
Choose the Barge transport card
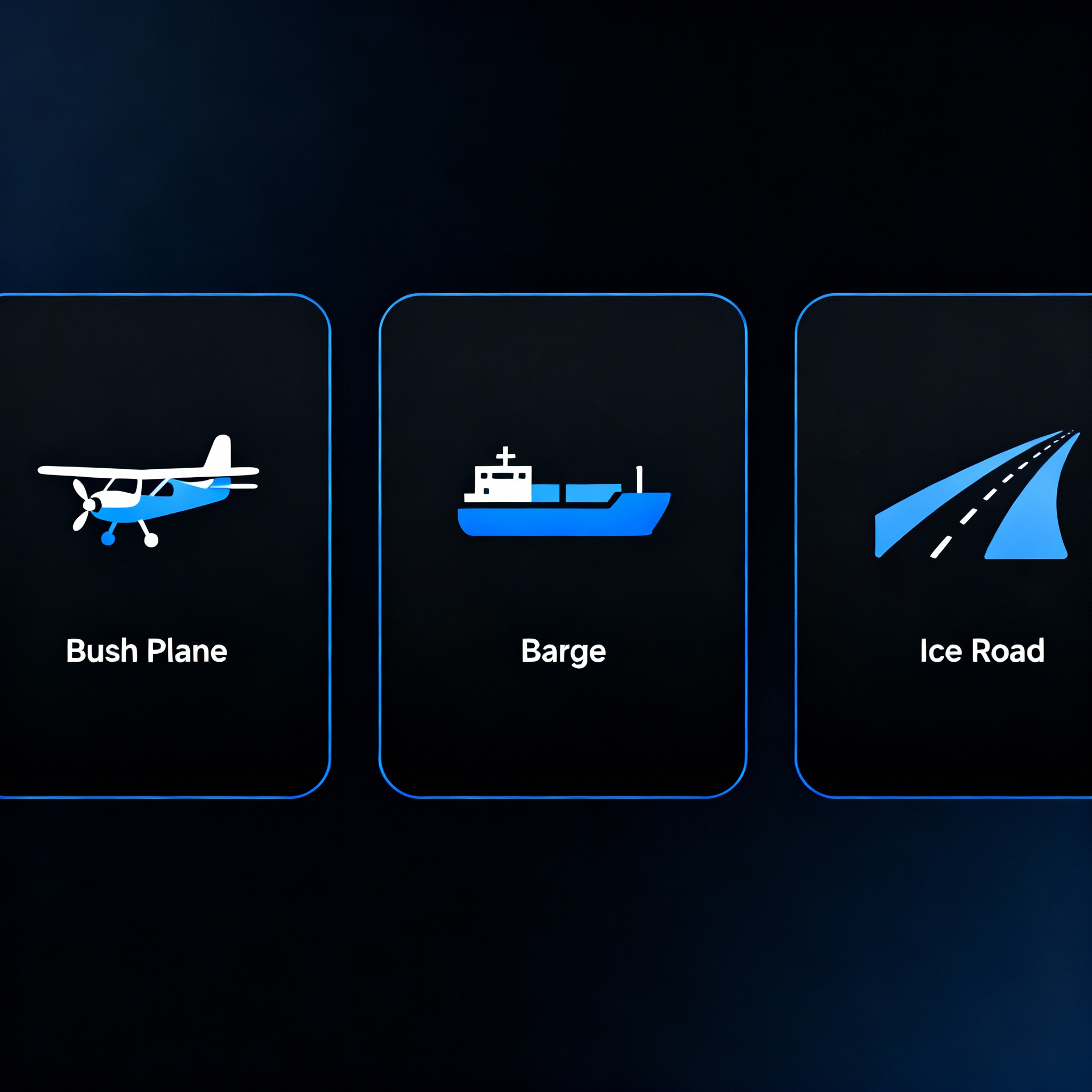coord(563,545)
